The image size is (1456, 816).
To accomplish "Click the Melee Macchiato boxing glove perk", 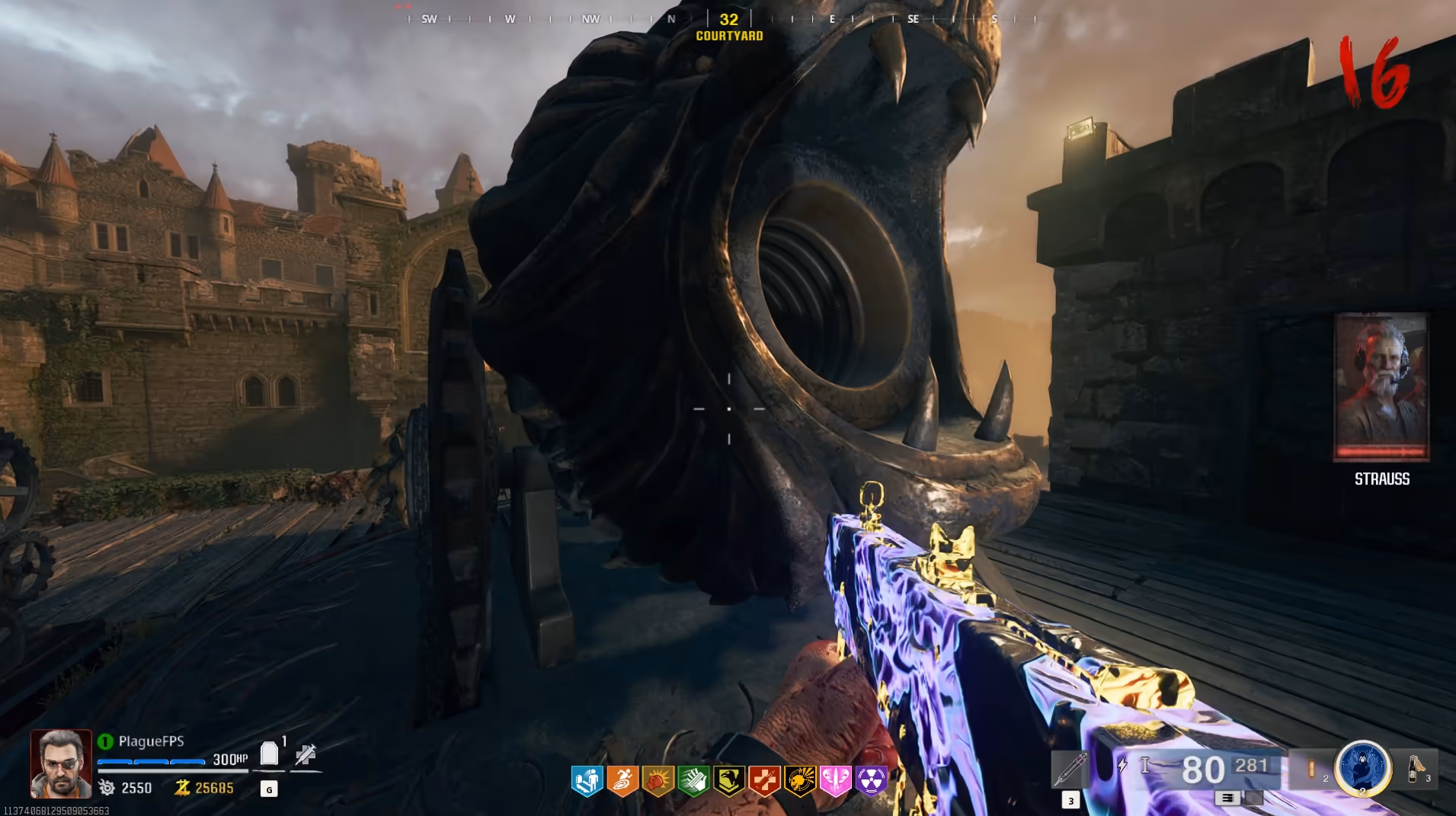I will click(658, 781).
